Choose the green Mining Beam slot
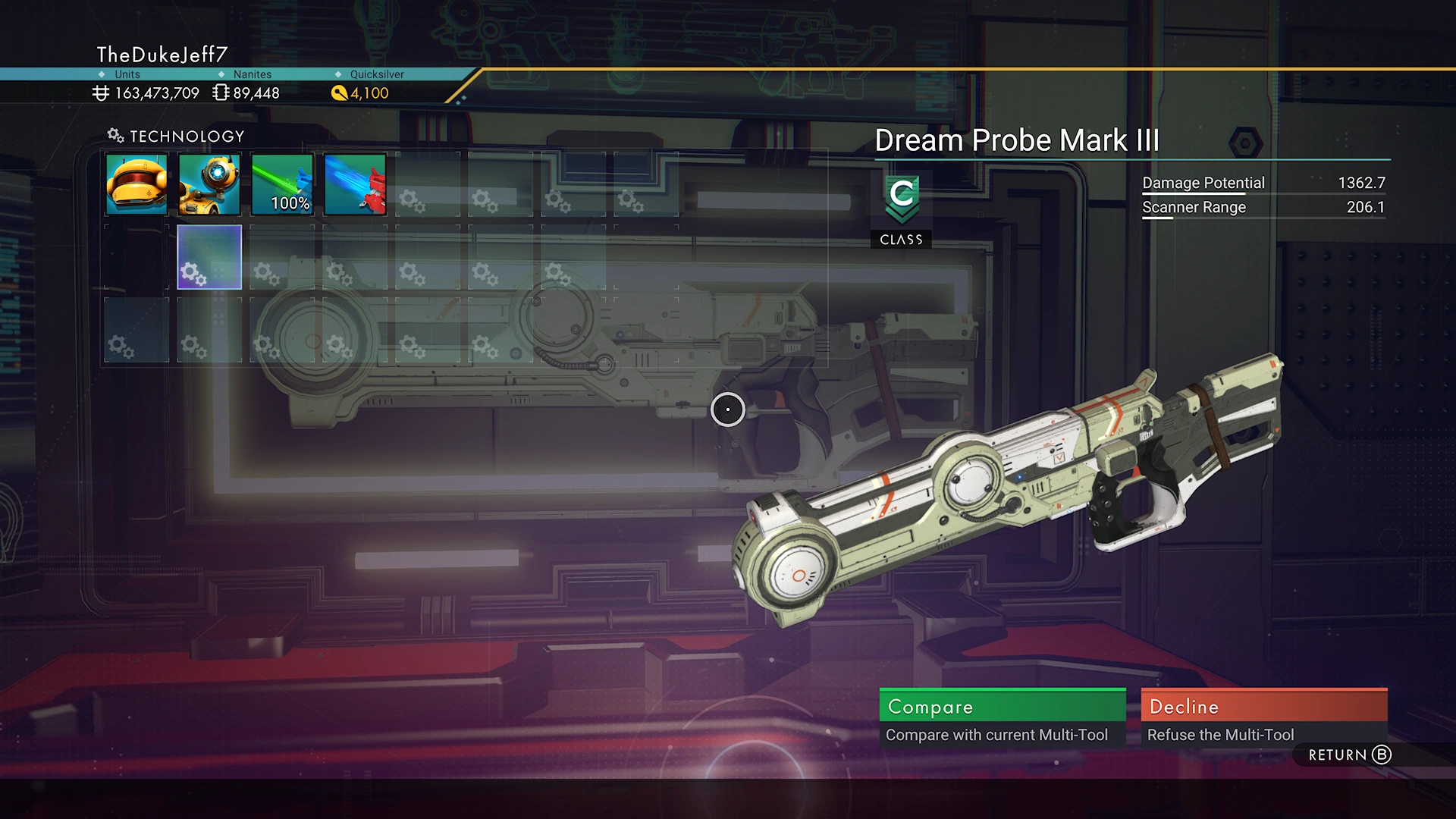The height and width of the screenshot is (819, 1456). pos(282,184)
